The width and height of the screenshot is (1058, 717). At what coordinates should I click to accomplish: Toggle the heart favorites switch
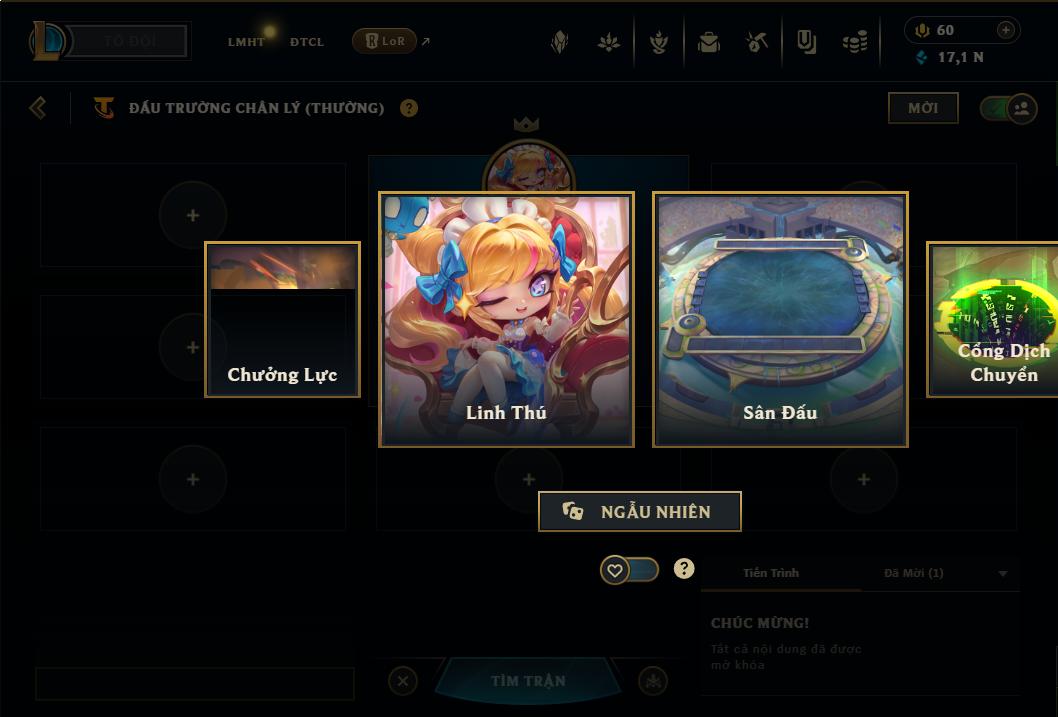pyautogui.click(x=629, y=570)
